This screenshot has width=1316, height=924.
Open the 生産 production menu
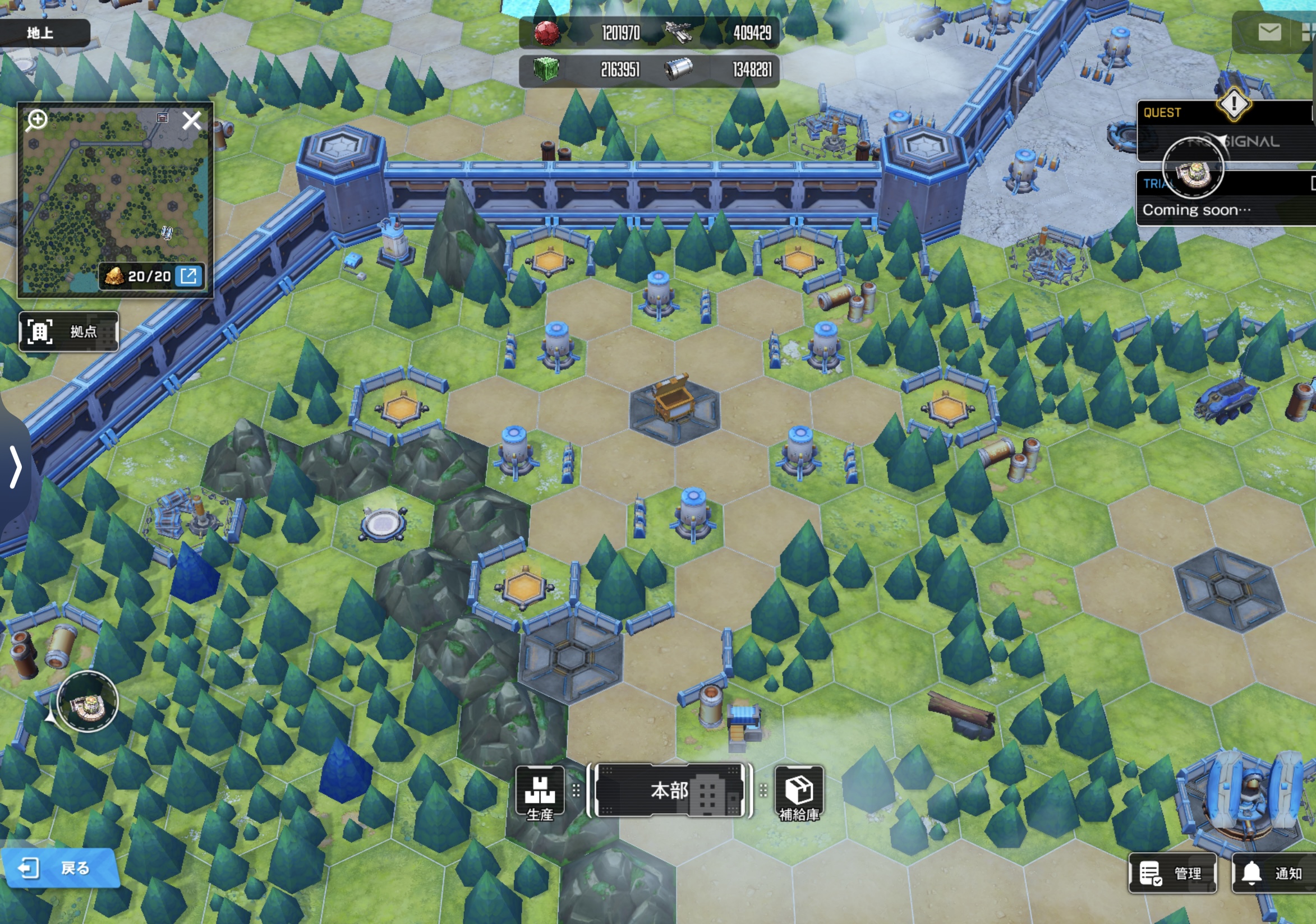540,794
